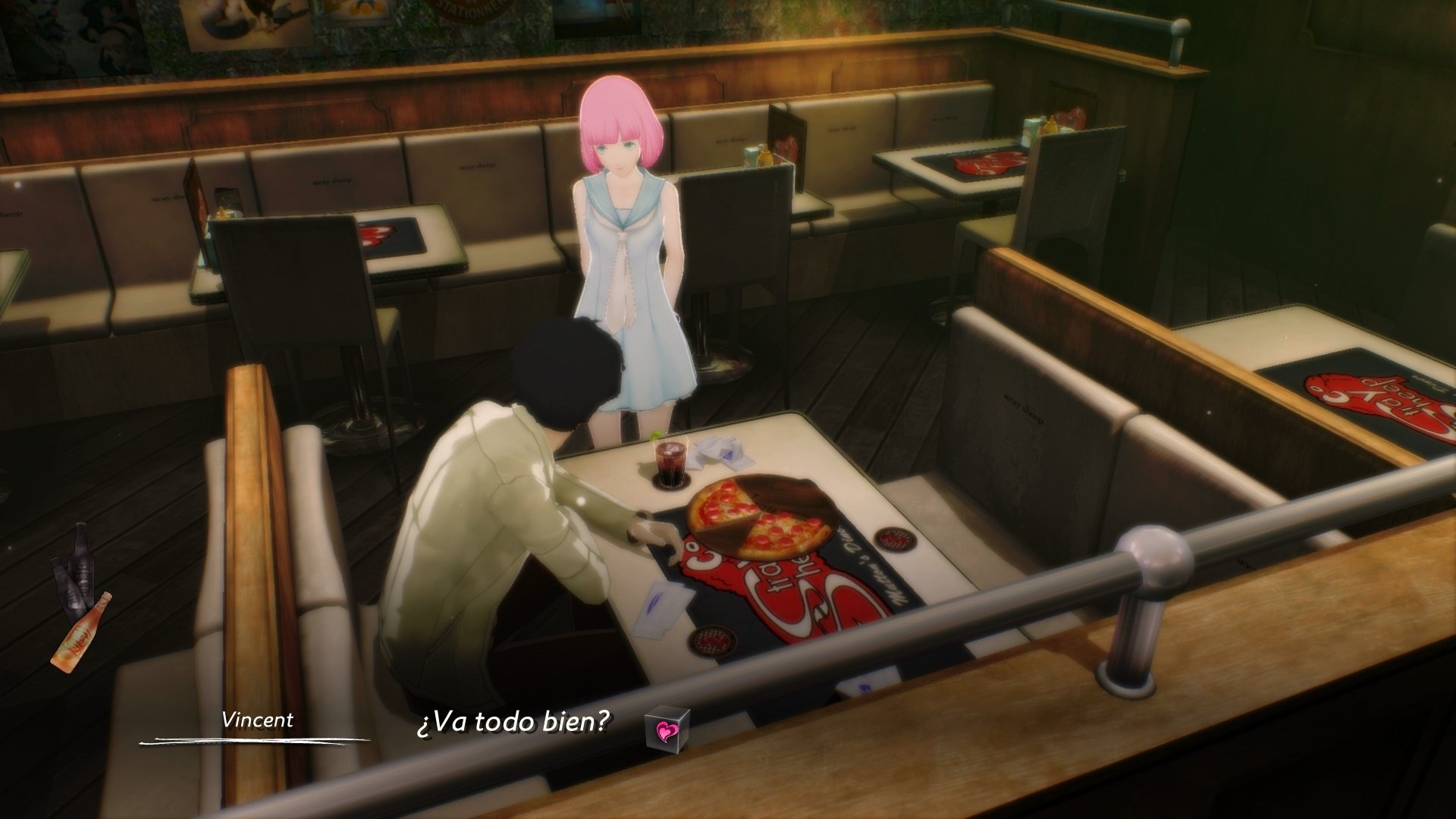The height and width of the screenshot is (819, 1456).
Task: Select the napkin dispenser on the far table
Action: tap(1031, 130)
